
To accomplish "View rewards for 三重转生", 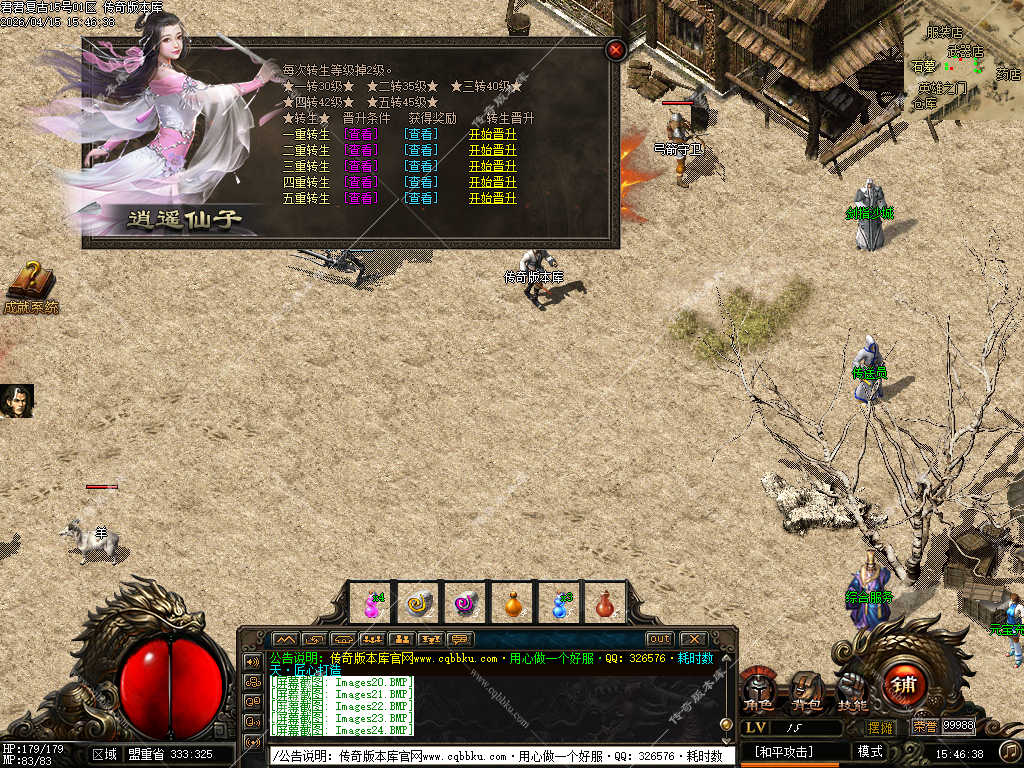I will coord(421,166).
